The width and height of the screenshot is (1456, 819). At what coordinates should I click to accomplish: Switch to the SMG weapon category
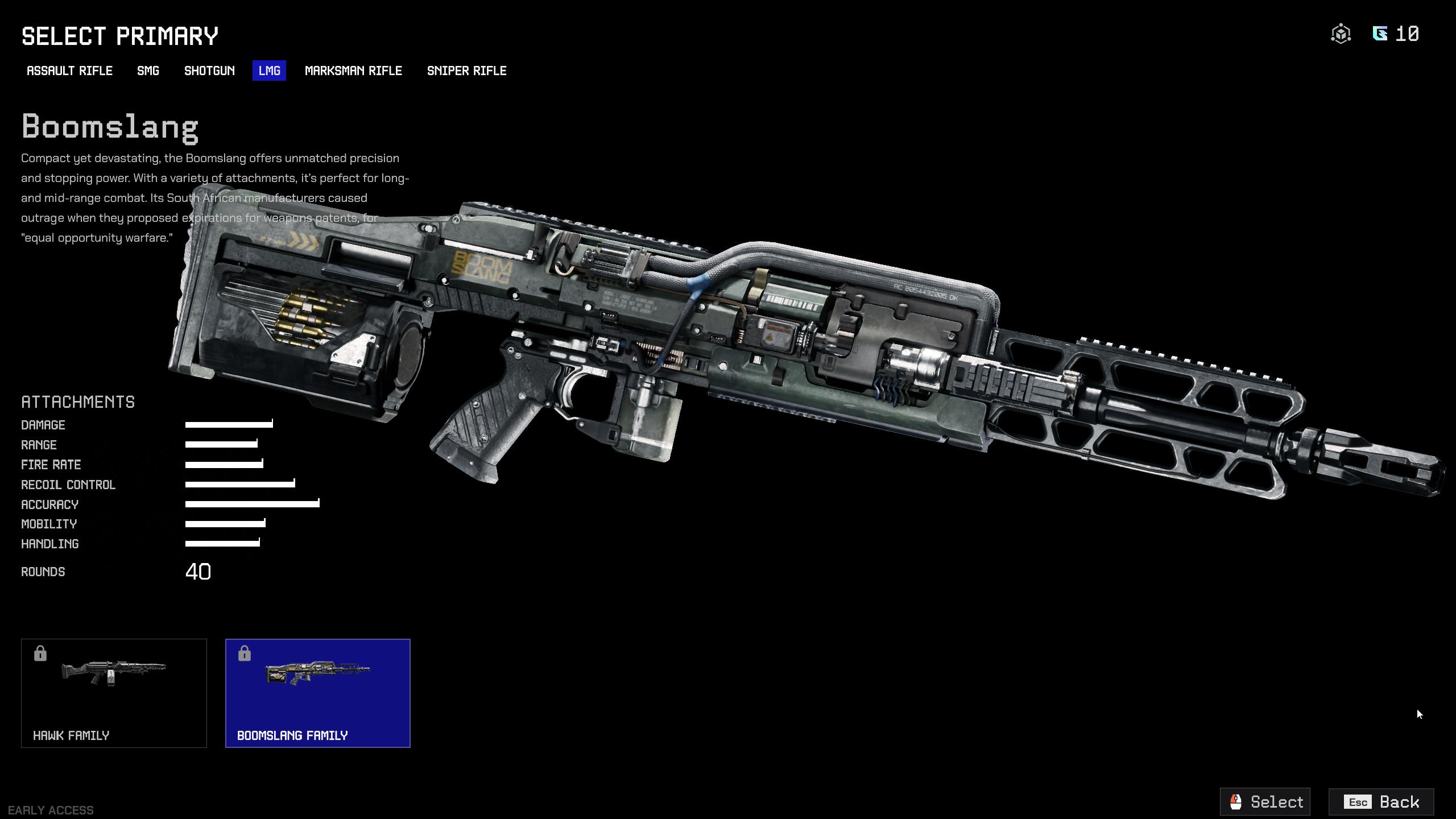pyautogui.click(x=147, y=71)
